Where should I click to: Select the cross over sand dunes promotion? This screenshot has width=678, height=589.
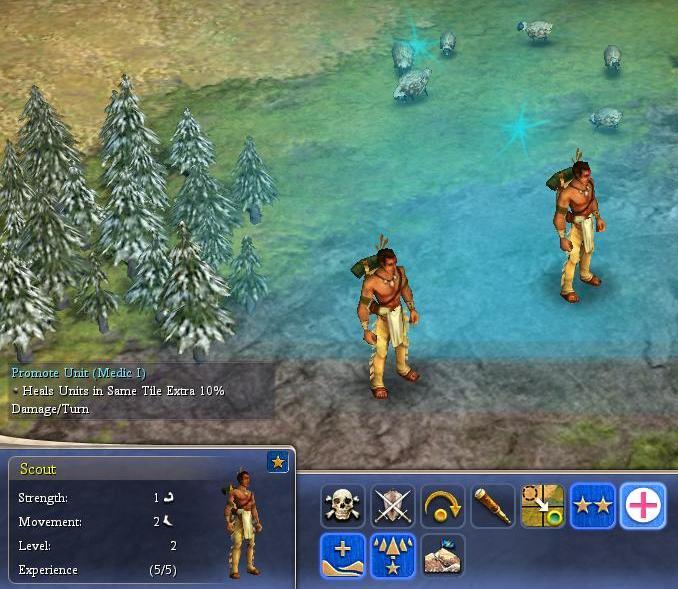coord(343,556)
